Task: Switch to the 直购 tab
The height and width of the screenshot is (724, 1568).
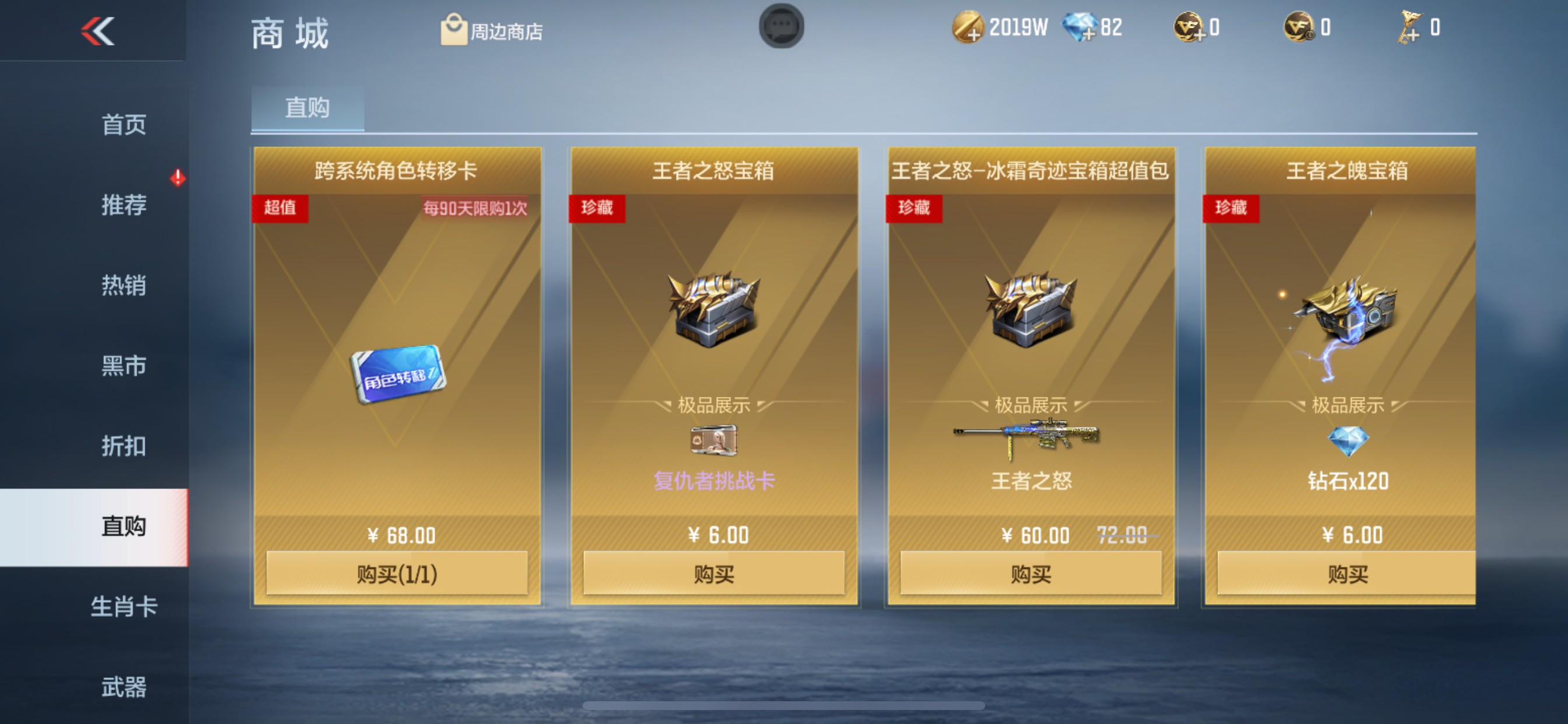Action: pyautogui.click(x=307, y=107)
